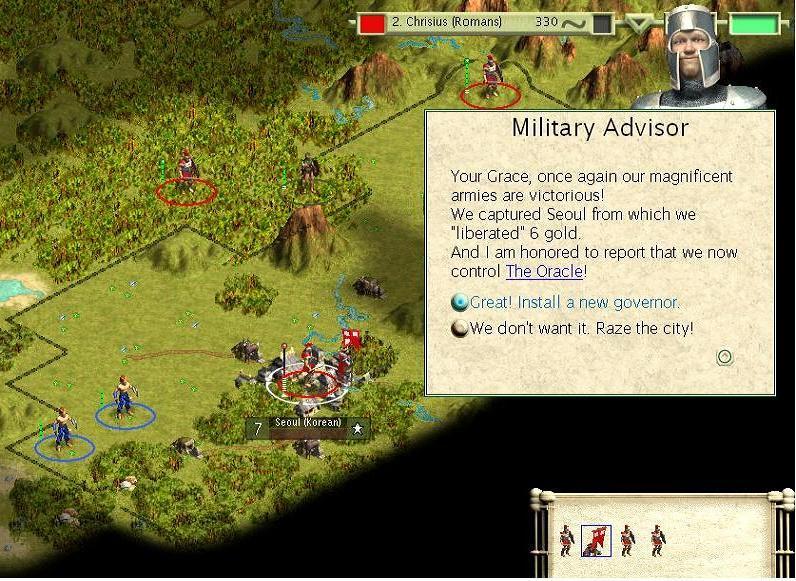Select "We don't want it. Raze the city!"

point(580,328)
